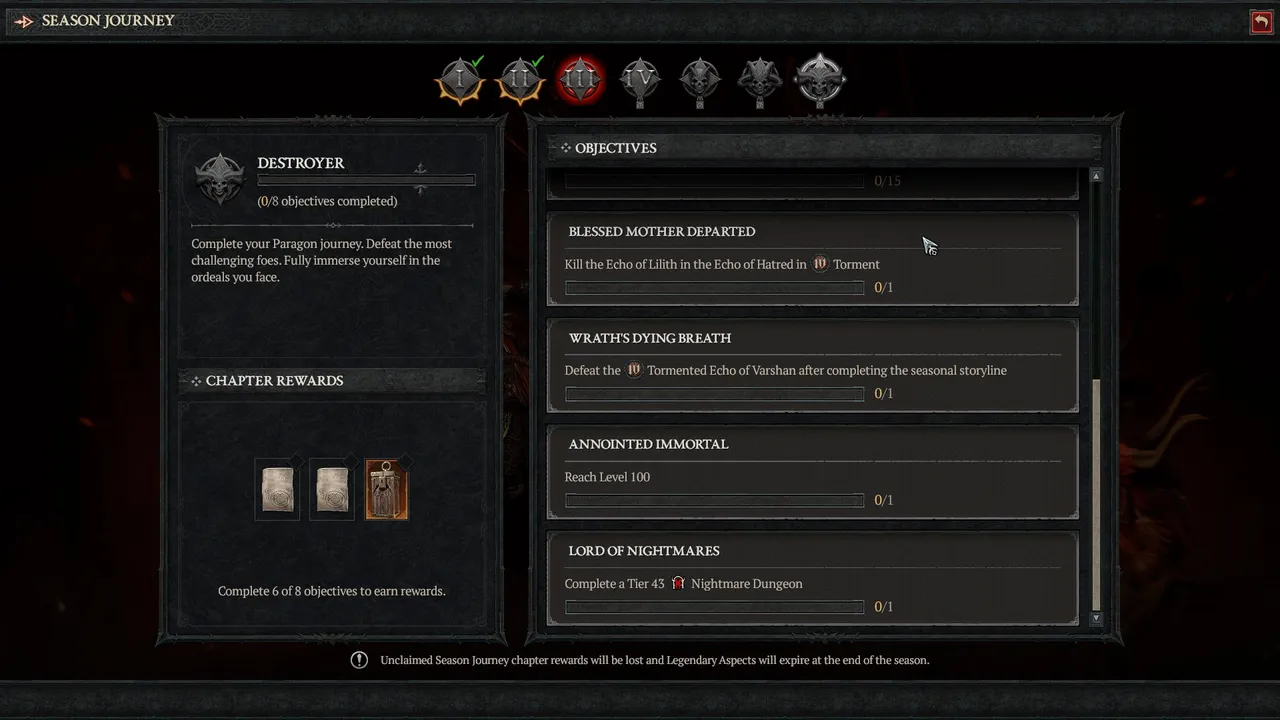The height and width of the screenshot is (720, 1280).
Task: Select the Wrath's Dying Breath objective
Action: [812, 366]
